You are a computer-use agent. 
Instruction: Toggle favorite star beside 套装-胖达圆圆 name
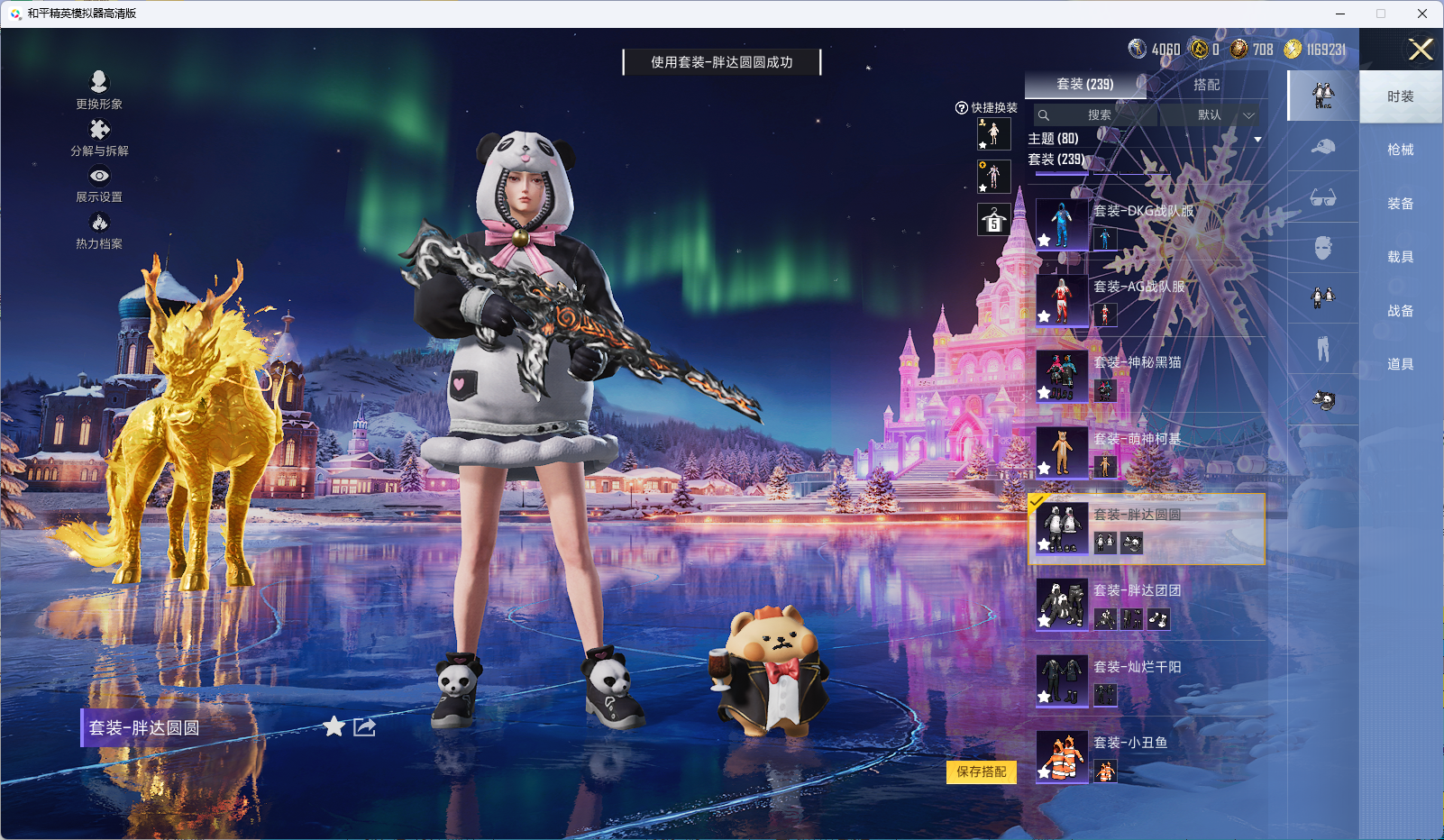tap(334, 727)
